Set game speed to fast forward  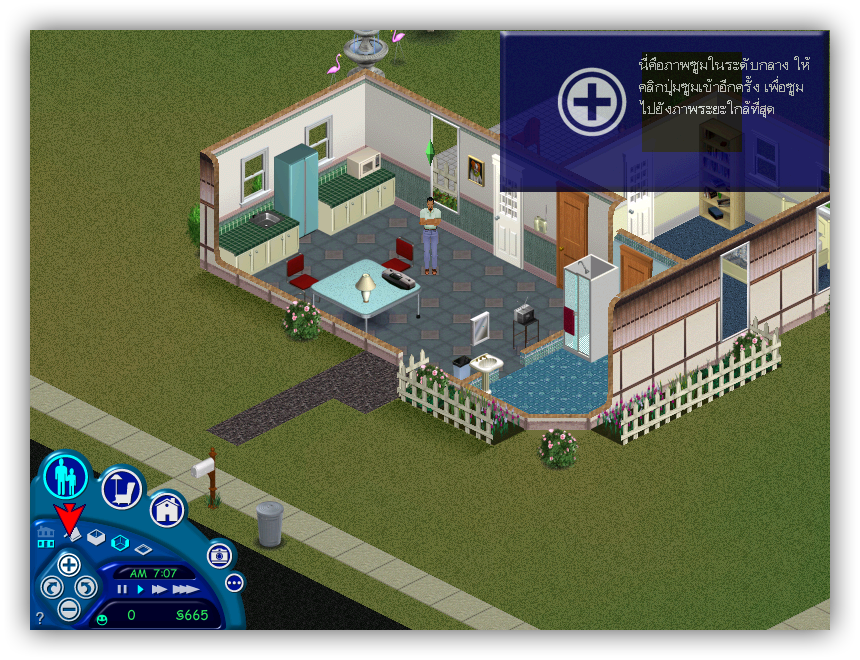pyautogui.click(x=158, y=589)
